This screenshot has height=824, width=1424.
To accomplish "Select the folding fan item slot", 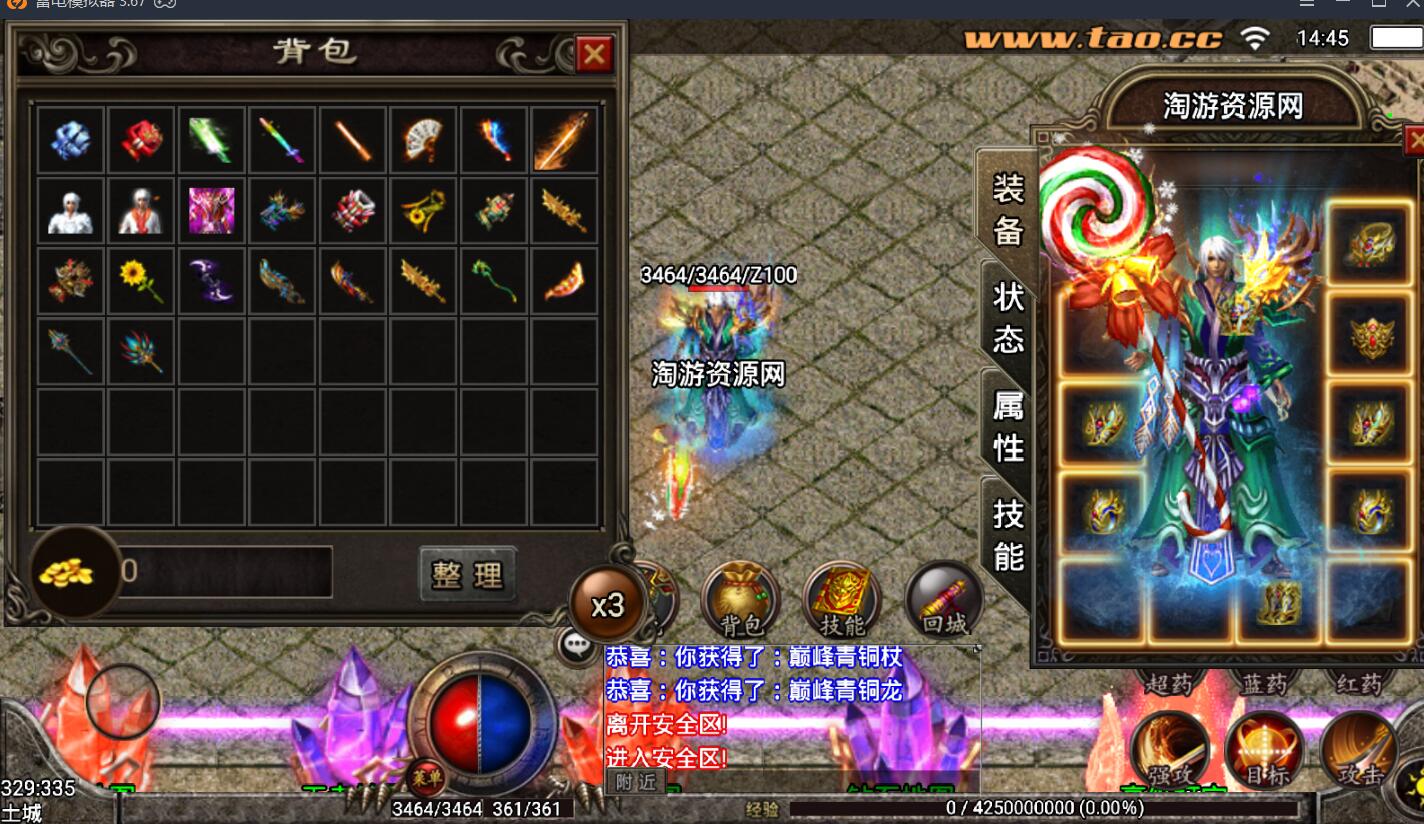I will coord(424,141).
